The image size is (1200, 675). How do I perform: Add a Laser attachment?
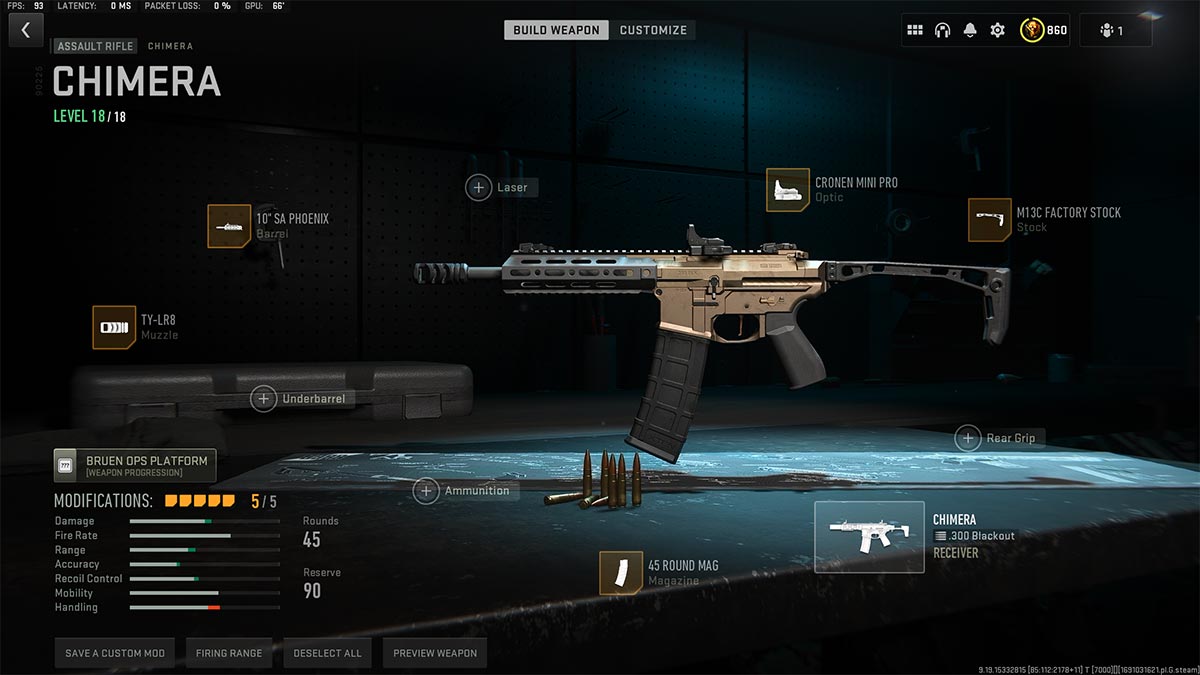[x=479, y=187]
